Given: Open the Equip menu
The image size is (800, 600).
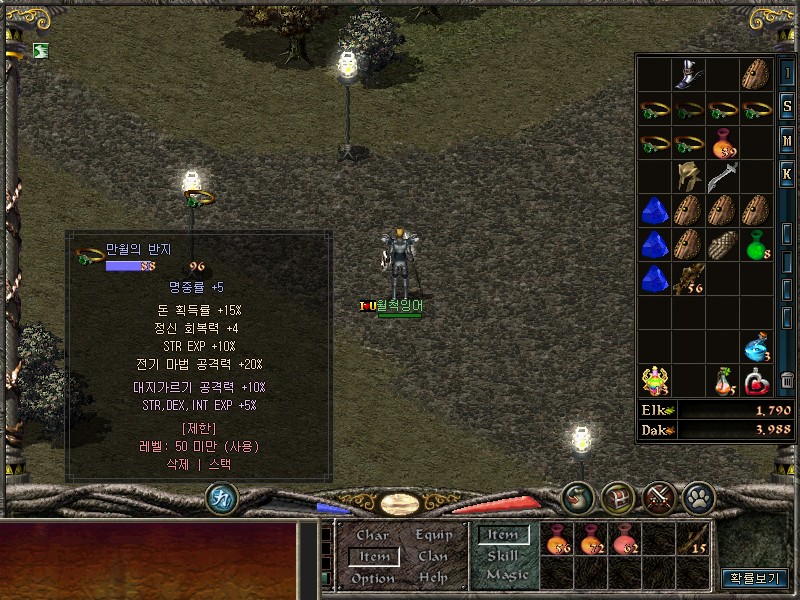Looking at the screenshot, I should [x=433, y=536].
